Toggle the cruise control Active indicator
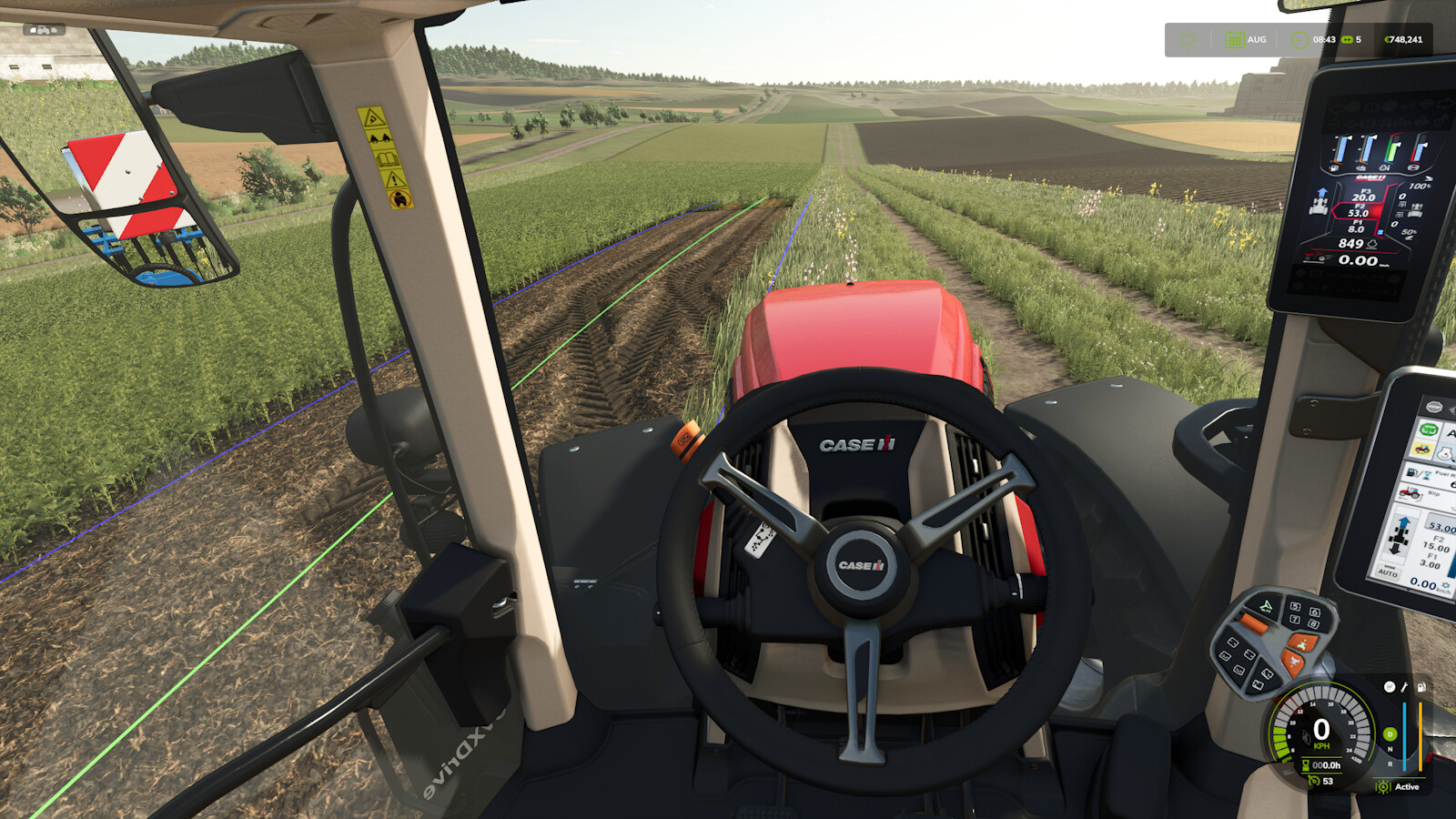Screen dimensions: 1456x819 [1409, 786]
